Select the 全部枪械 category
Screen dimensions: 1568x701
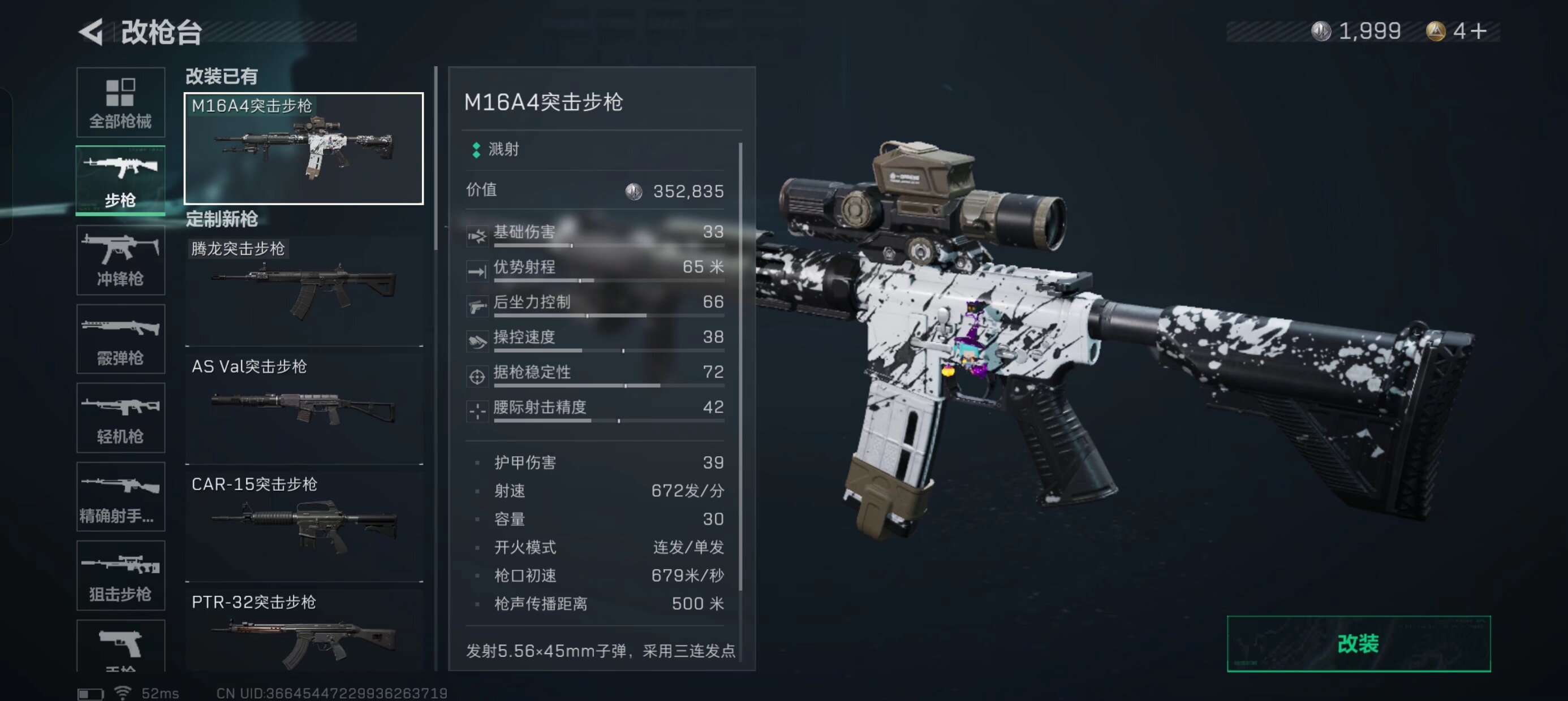coord(120,102)
